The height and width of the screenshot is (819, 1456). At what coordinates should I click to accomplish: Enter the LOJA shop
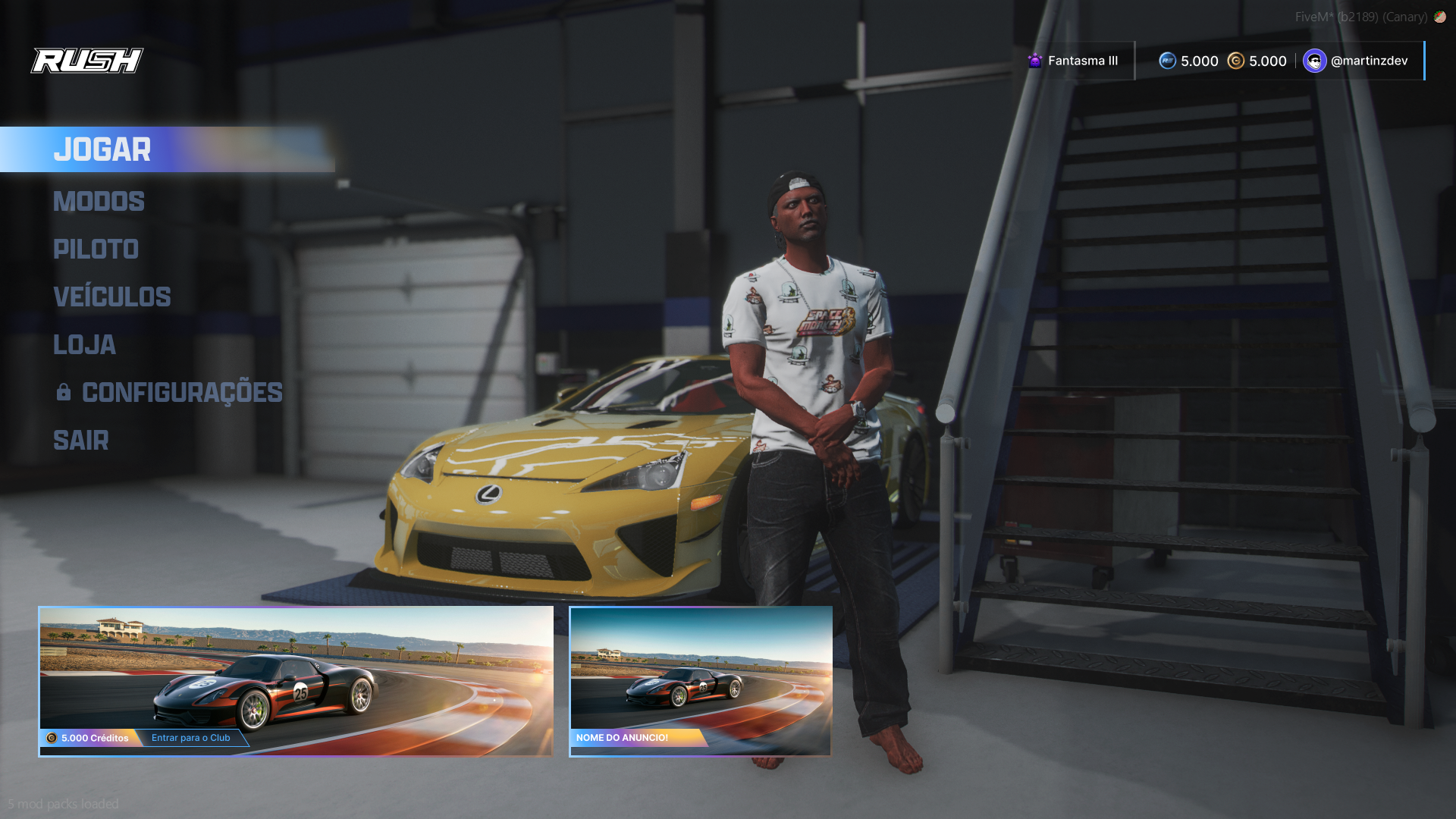click(x=84, y=345)
